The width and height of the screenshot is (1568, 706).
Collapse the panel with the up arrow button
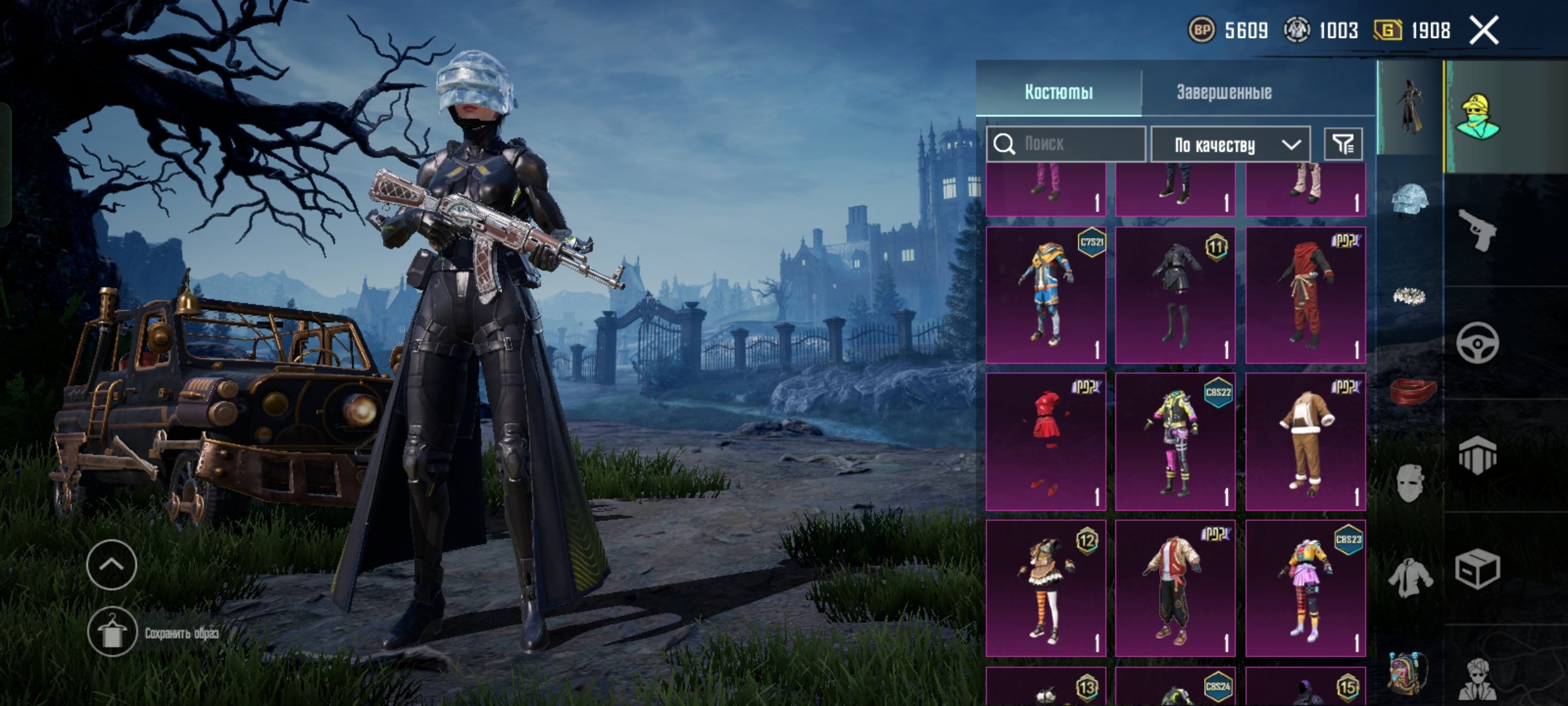pos(111,565)
